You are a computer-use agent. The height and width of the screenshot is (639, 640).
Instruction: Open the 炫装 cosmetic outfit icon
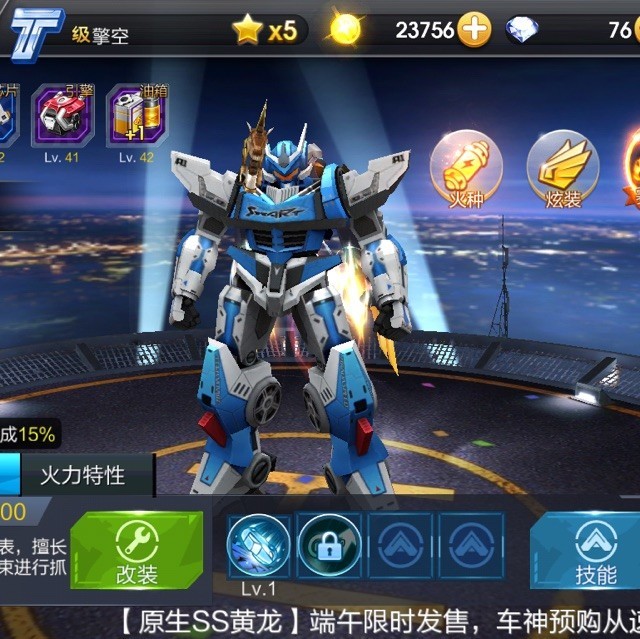pyautogui.click(x=562, y=167)
